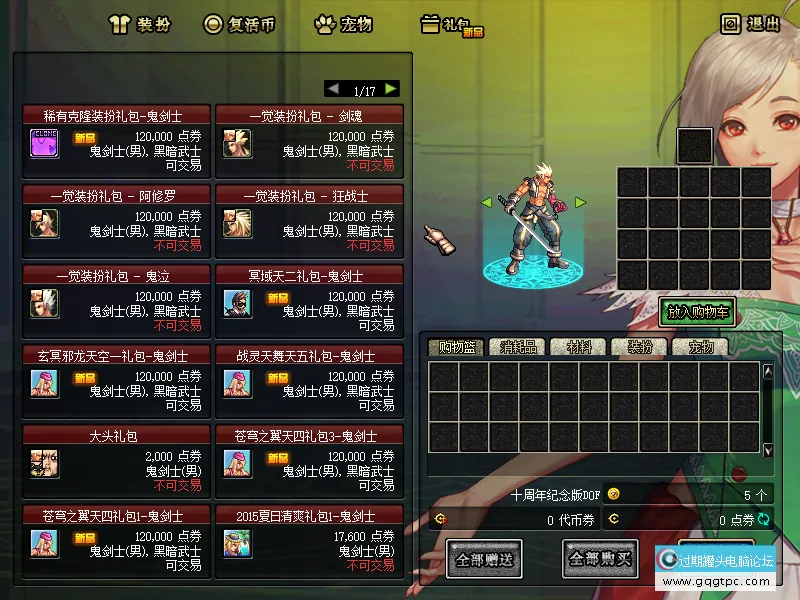Image resolution: width=800 pixels, height=600 pixels.
Task: Select 稀有克隆装扮礼包-鬼剑士 pack
Action: 117,135
